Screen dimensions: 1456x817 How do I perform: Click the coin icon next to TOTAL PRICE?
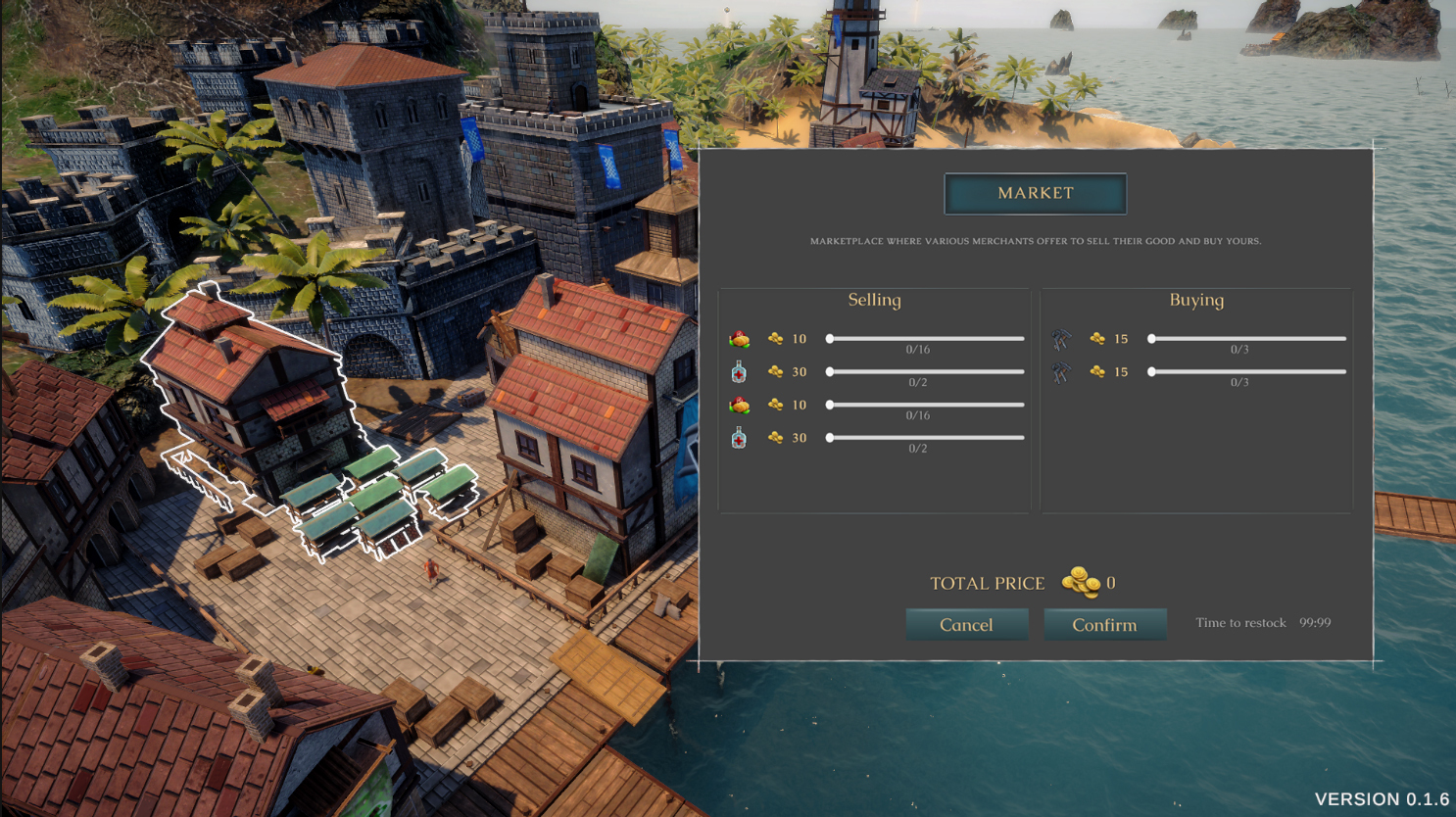(1080, 582)
